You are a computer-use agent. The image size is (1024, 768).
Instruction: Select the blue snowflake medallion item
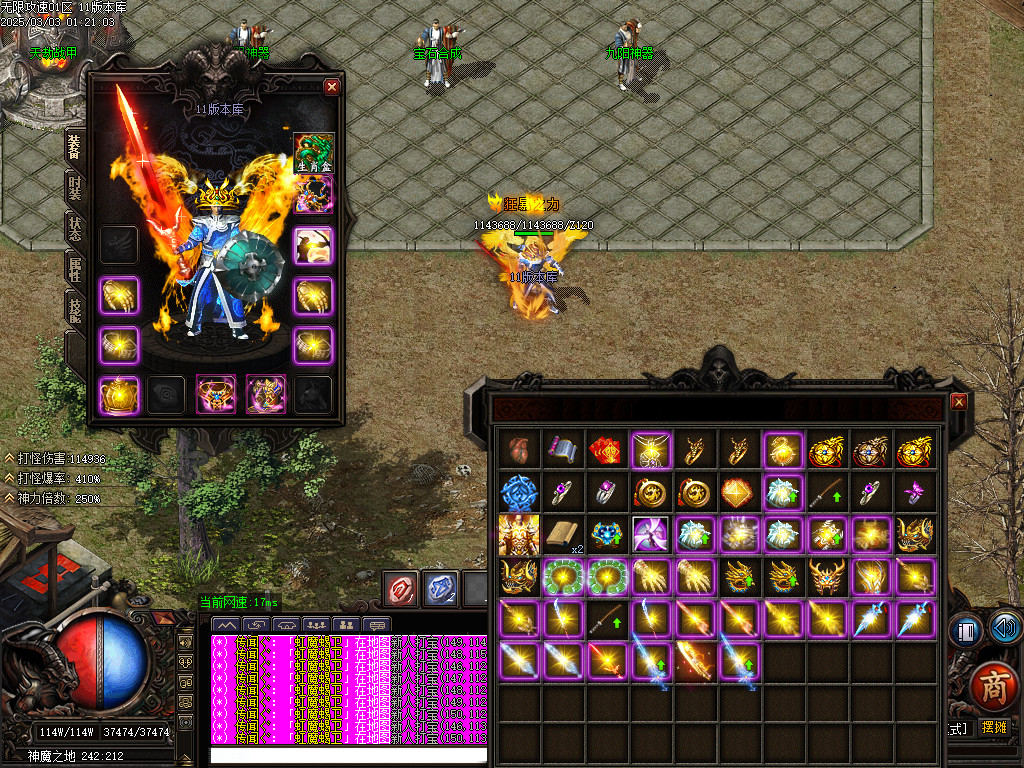pyautogui.click(x=518, y=492)
